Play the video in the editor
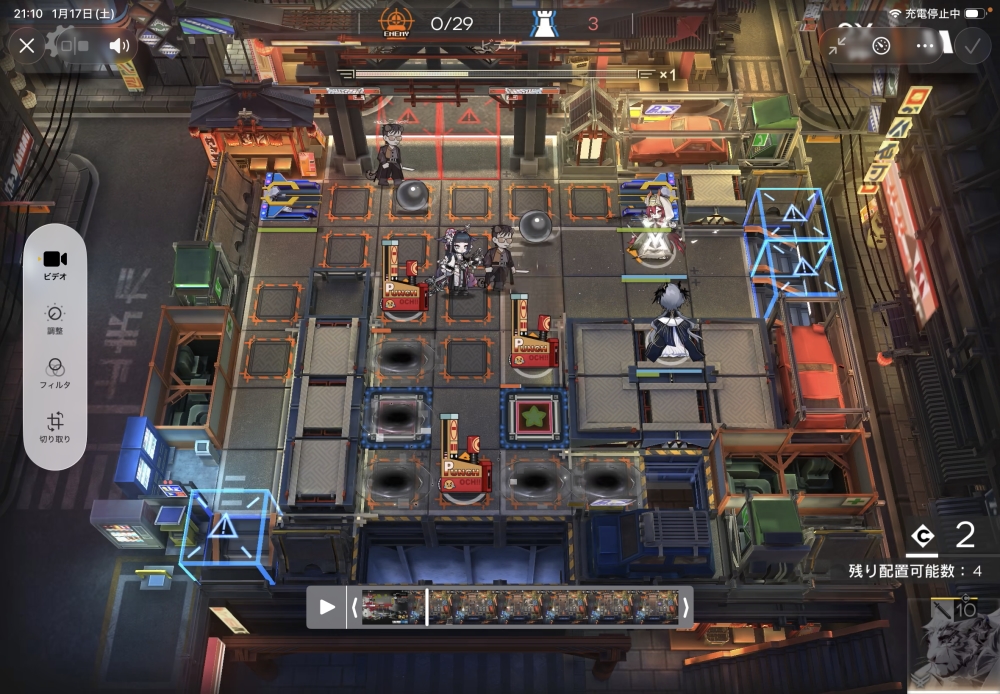Image resolution: width=1000 pixels, height=694 pixels. pyautogui.click(x=327, y=606)
